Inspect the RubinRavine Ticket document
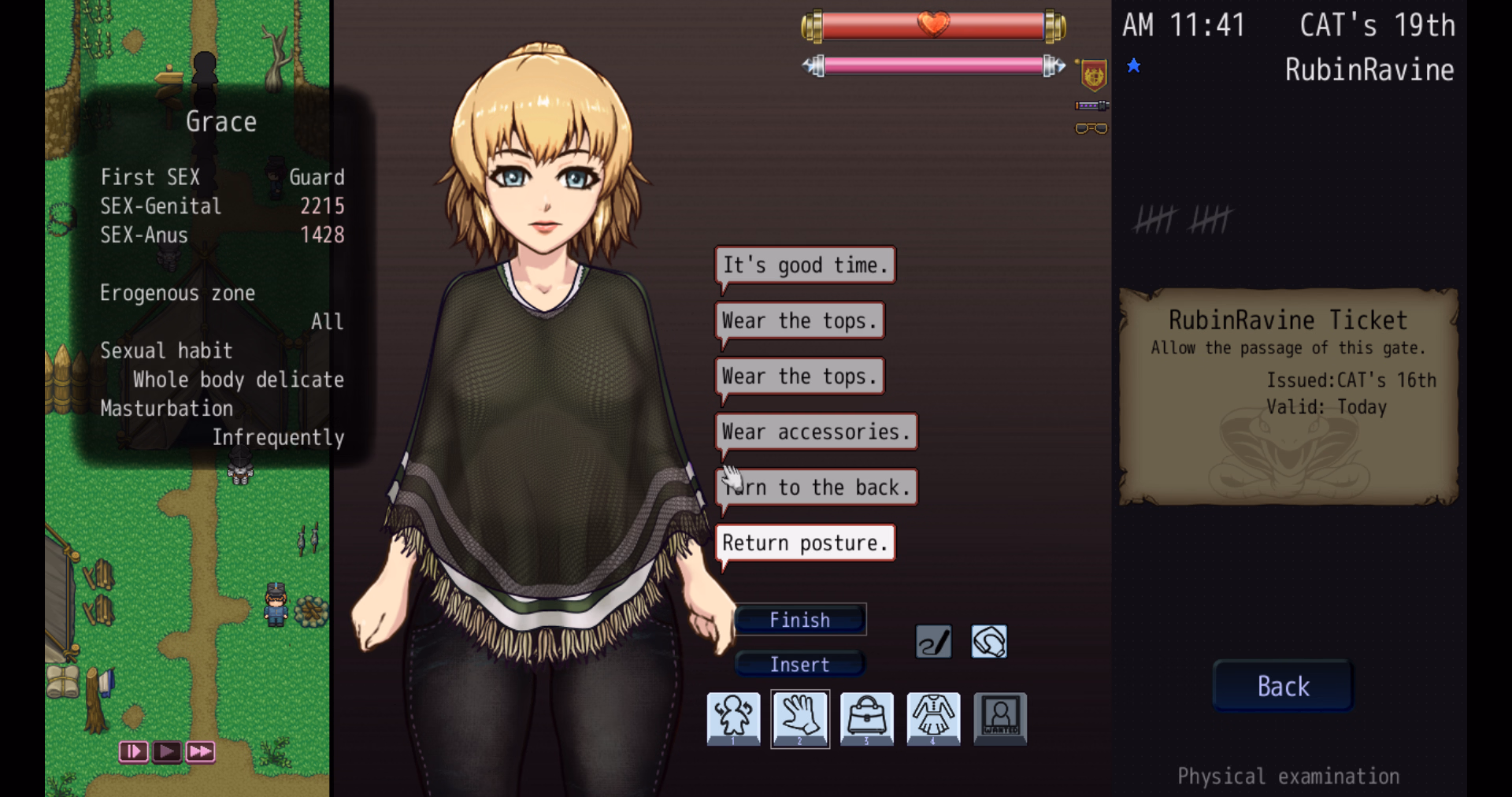 click(1288, 395)
